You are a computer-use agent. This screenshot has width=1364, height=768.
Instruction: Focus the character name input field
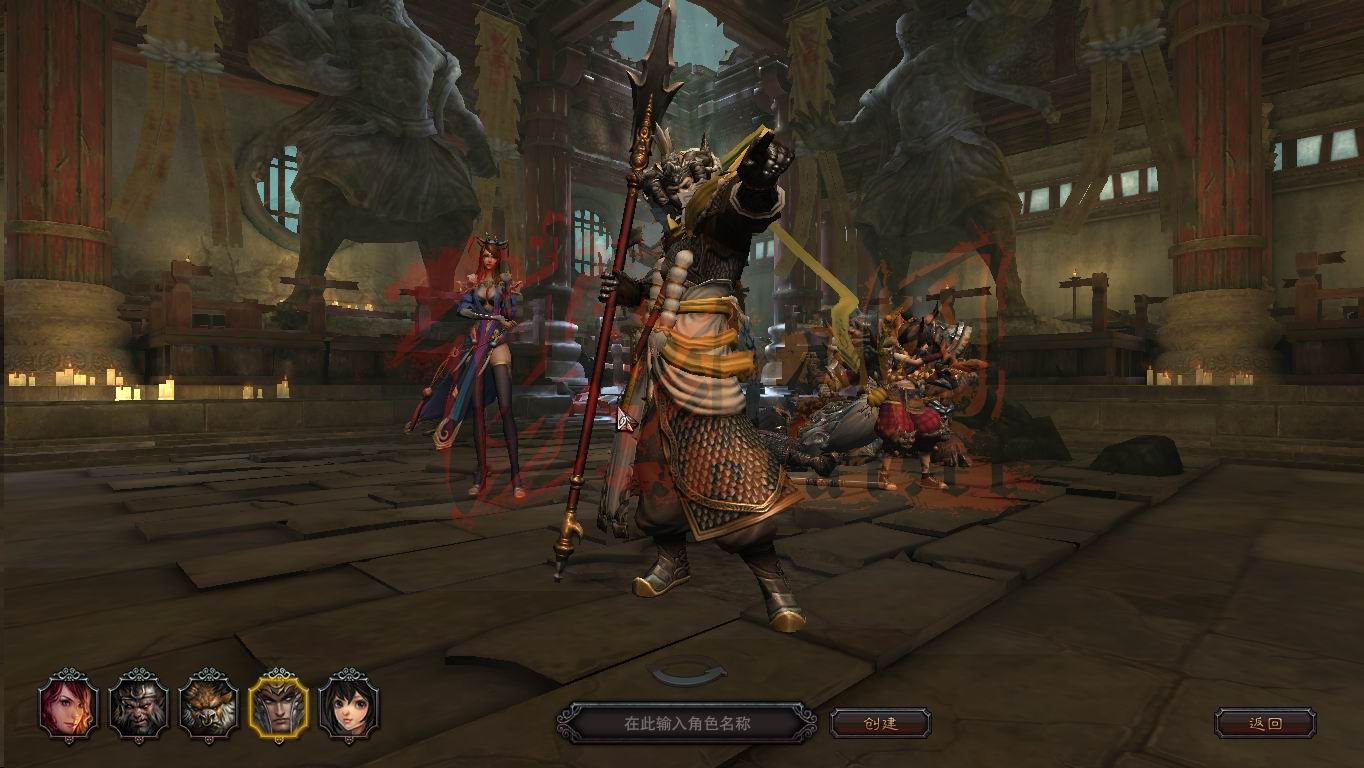[686, 723]
